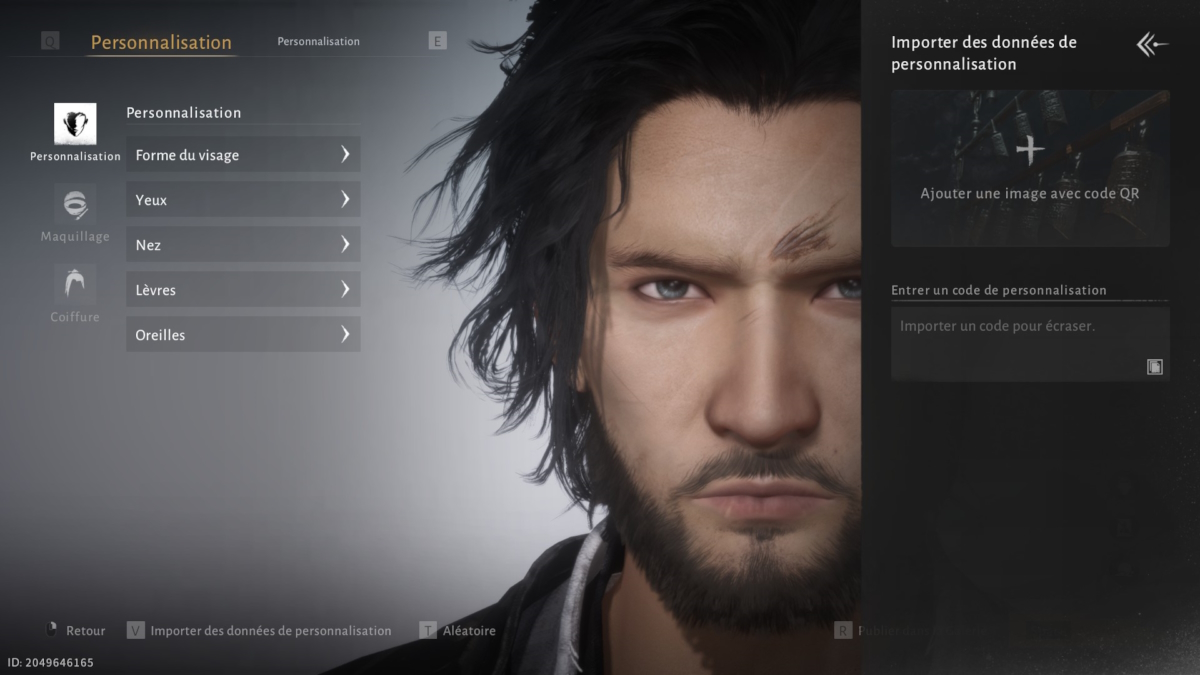The height and width of the screenshot is (675, 1200).
Task: Switch to the smaller Personnalisation tab
Action: 318,42
